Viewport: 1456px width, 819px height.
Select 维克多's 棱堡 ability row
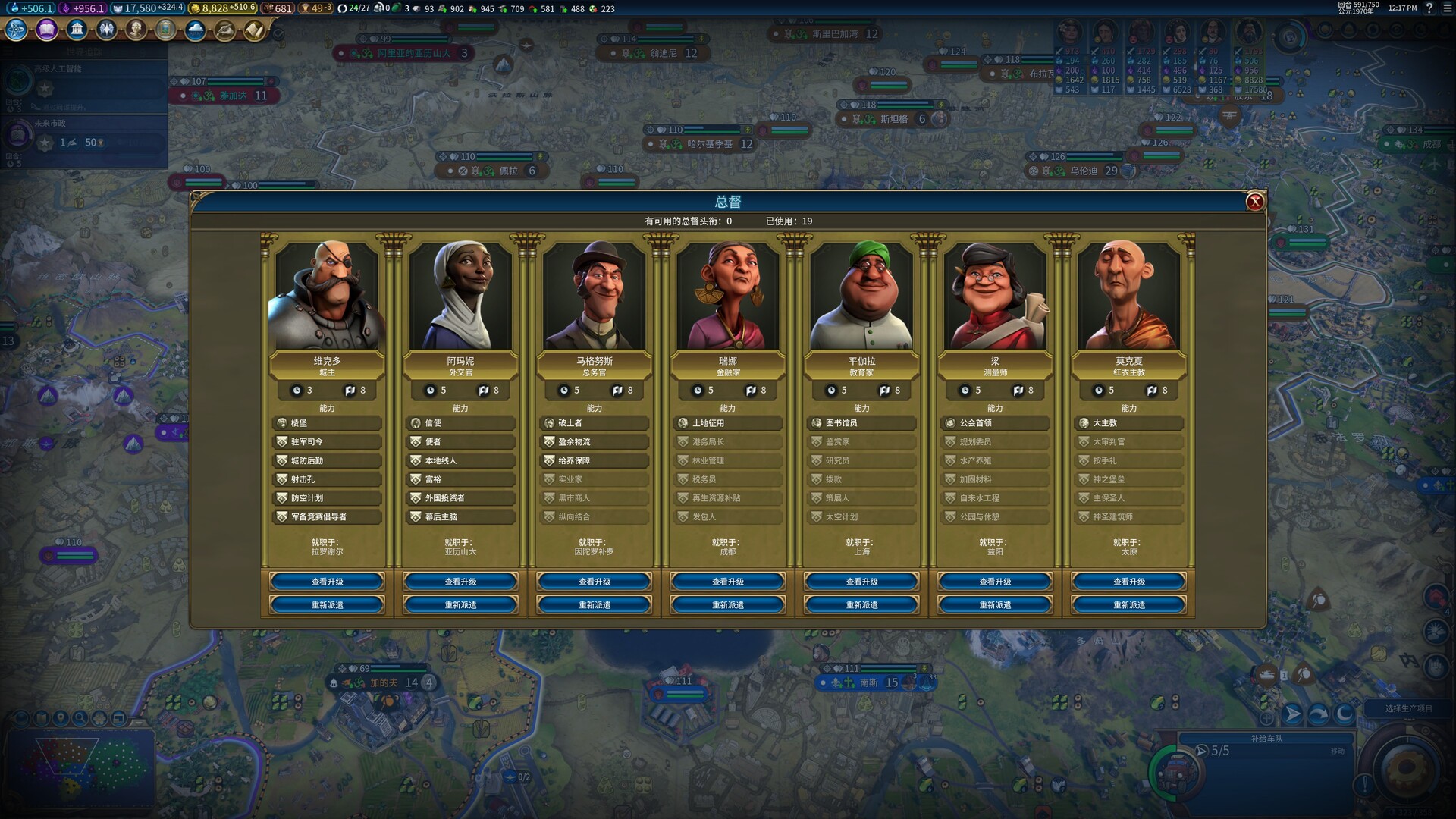327,423
